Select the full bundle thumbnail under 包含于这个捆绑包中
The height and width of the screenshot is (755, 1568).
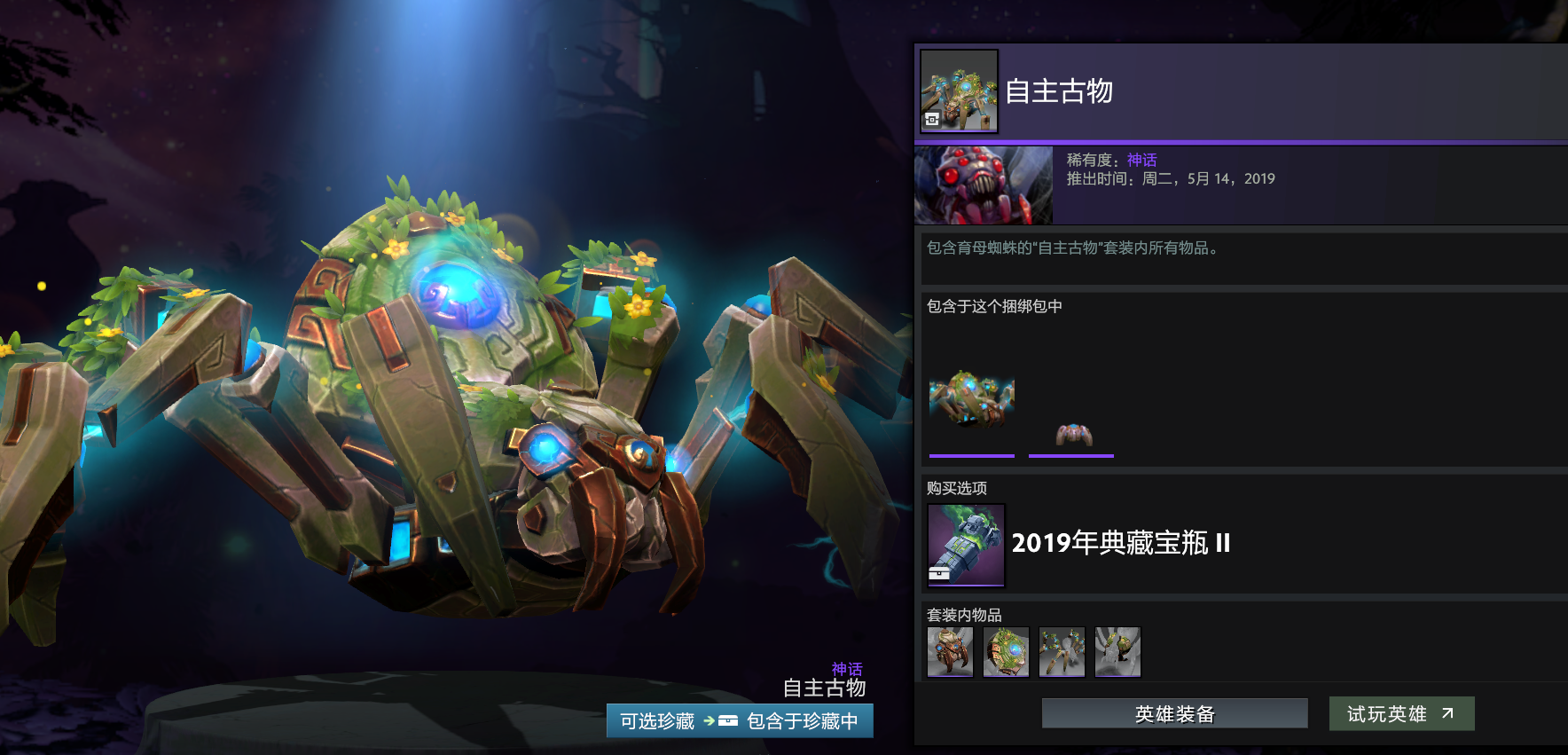pyautogui.click(x=971, y=405)
